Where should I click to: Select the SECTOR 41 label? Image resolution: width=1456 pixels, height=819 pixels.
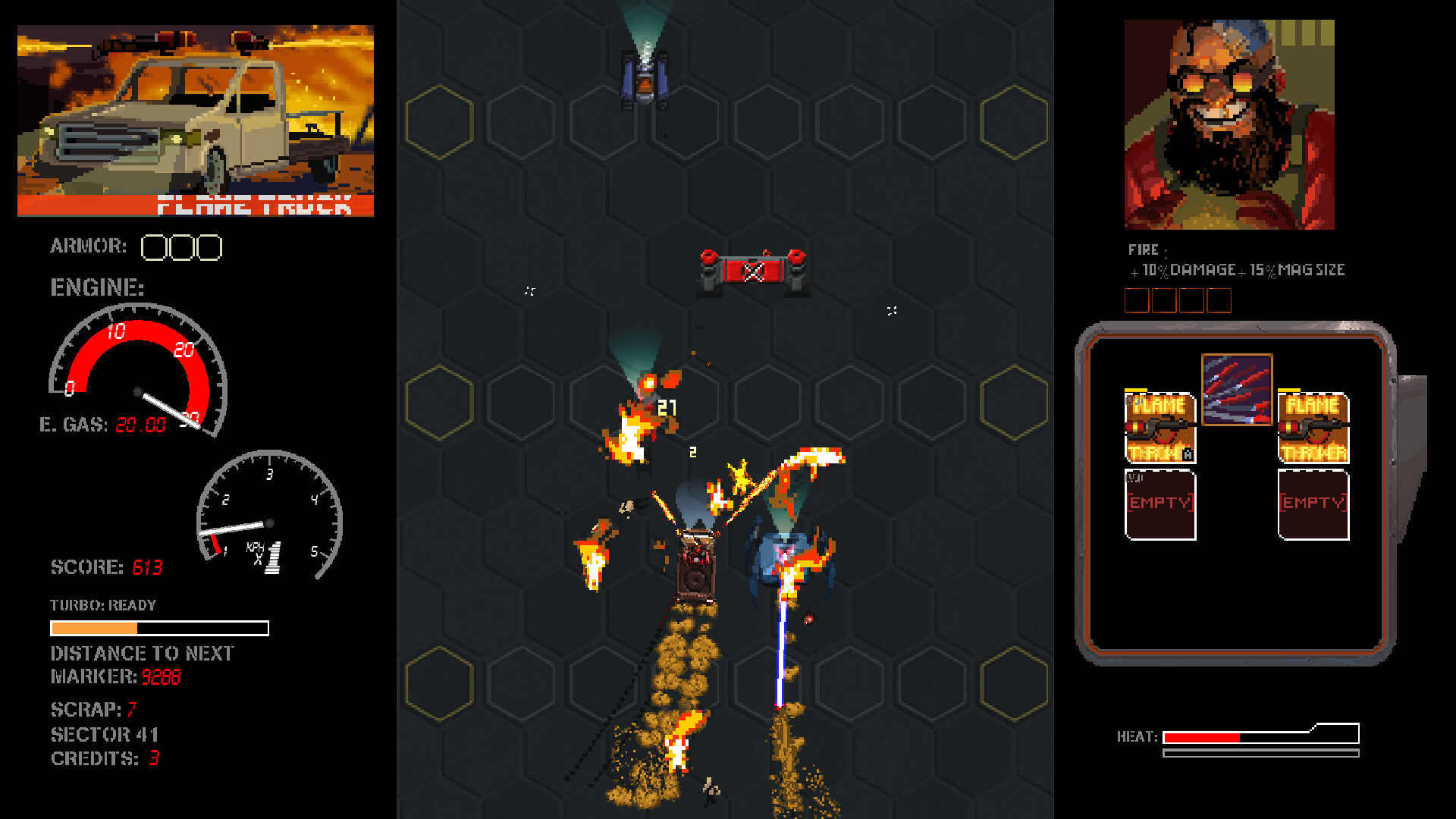point(105,733)
